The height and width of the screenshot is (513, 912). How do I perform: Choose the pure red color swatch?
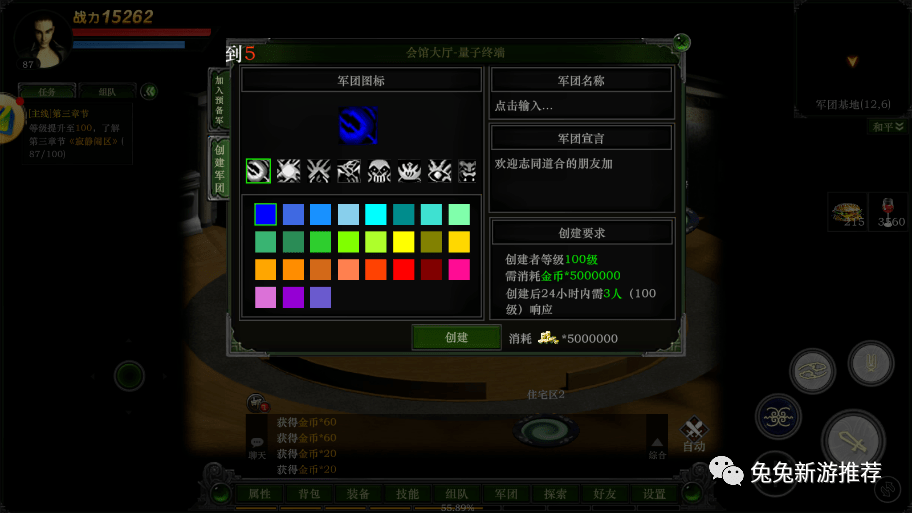point(404,269)
